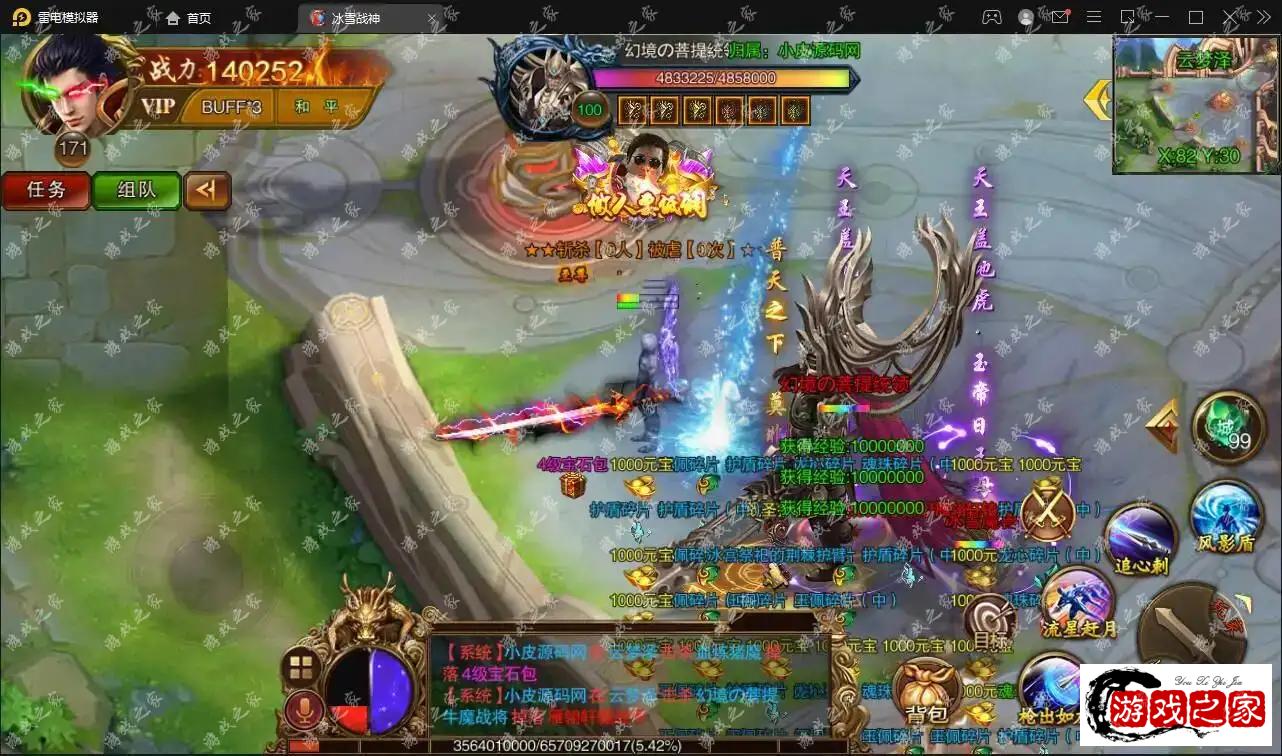Open the 任务 quest panel
The height and width of the screenshot is (756, 1282).
[45, 190]
